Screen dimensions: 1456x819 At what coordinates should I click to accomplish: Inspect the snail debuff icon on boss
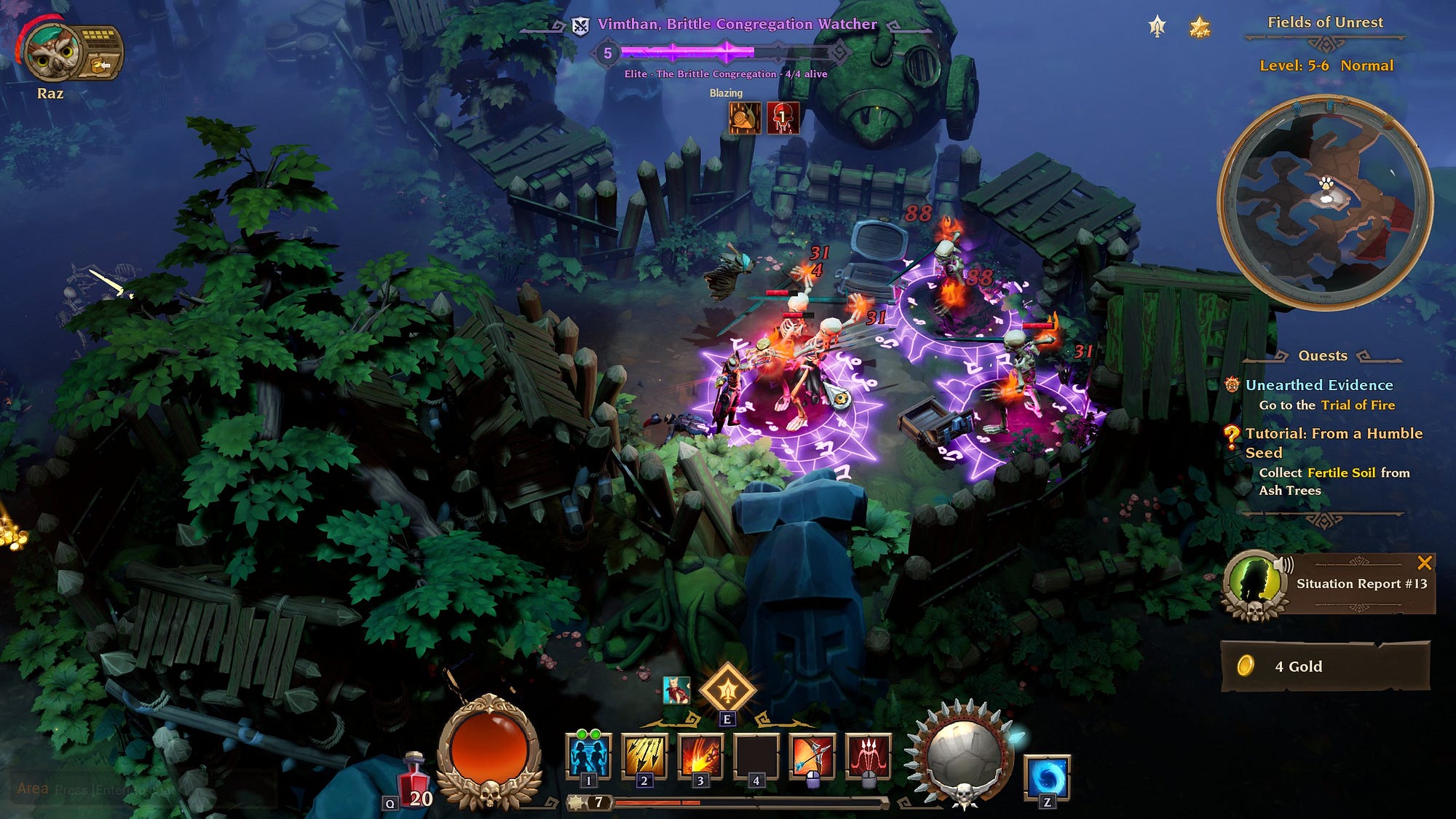pos(745,118)
